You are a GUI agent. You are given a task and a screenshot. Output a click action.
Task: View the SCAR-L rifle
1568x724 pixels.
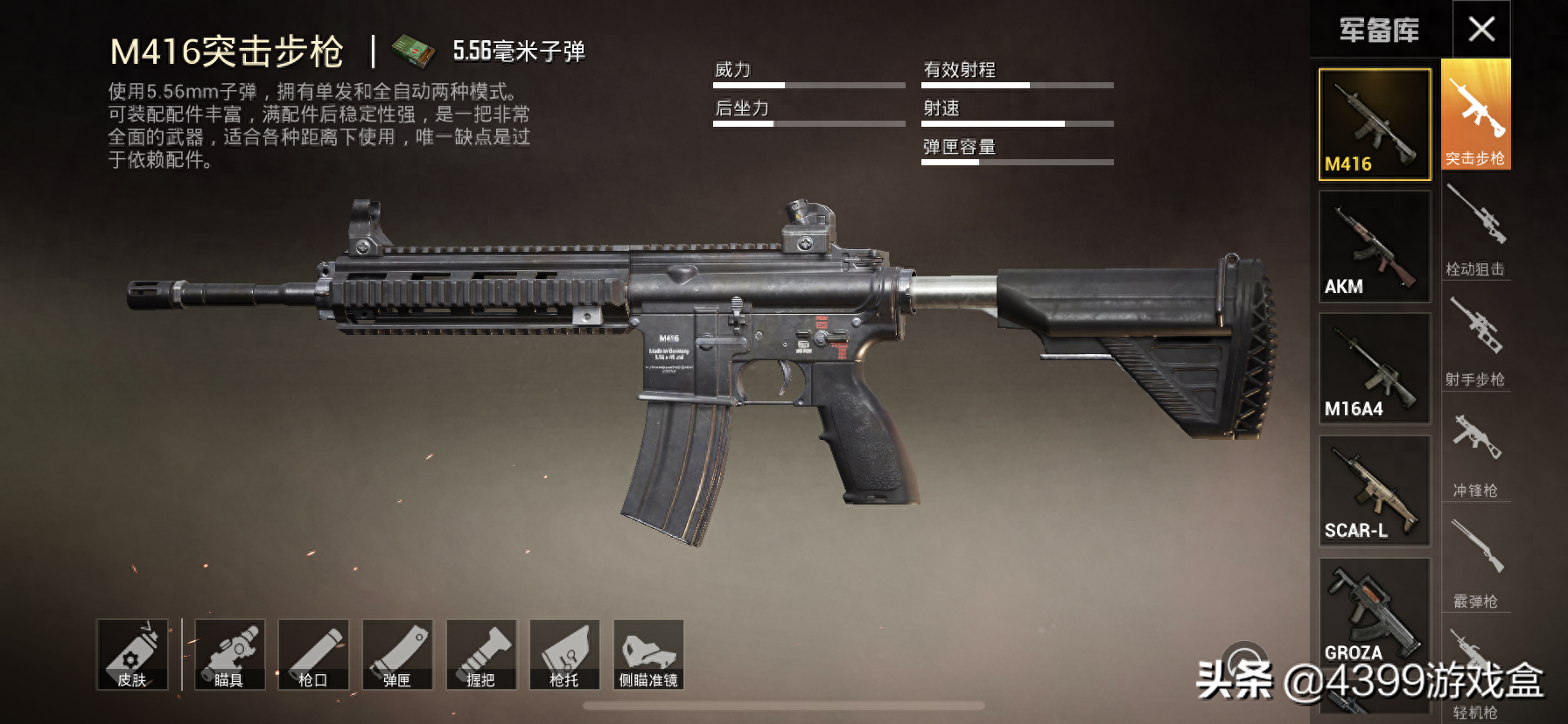pyautogui.click(x=1374, y=491)
